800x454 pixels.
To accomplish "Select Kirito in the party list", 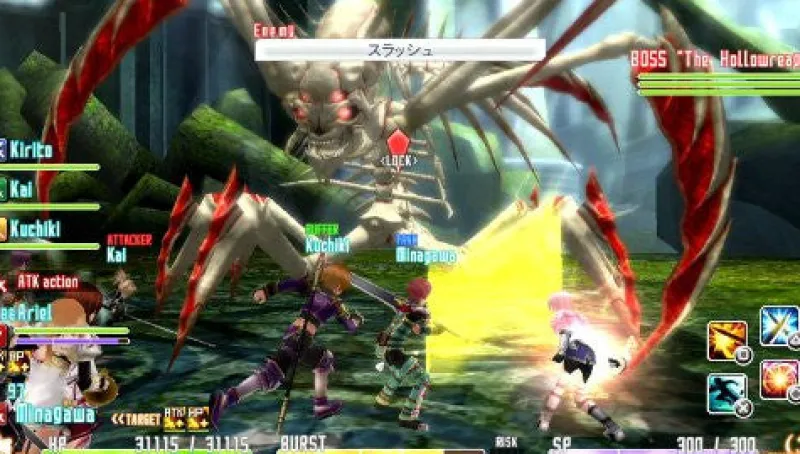I will 35,150.
